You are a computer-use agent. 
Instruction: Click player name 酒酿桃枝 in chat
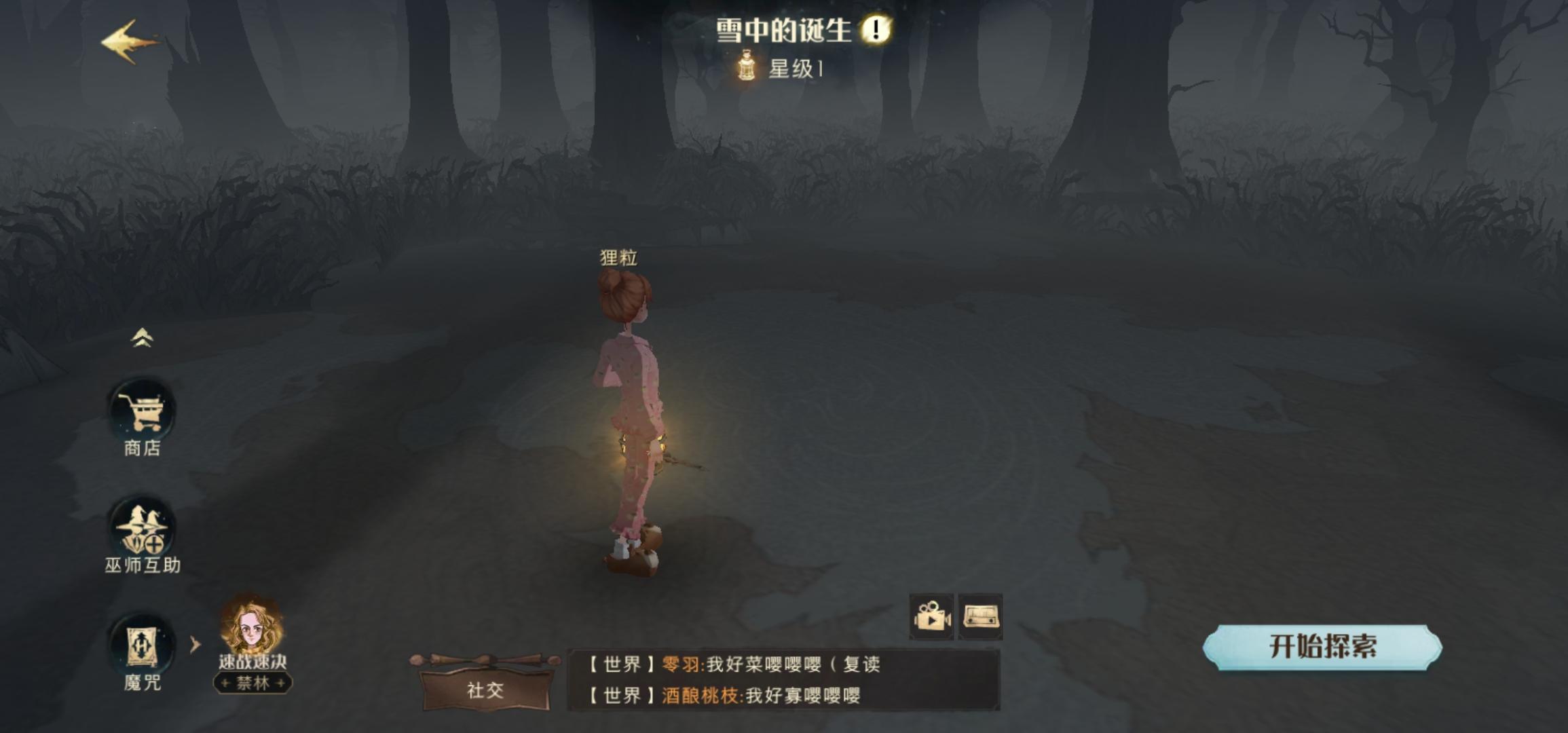pyautogui.click(x=703, y=696)
